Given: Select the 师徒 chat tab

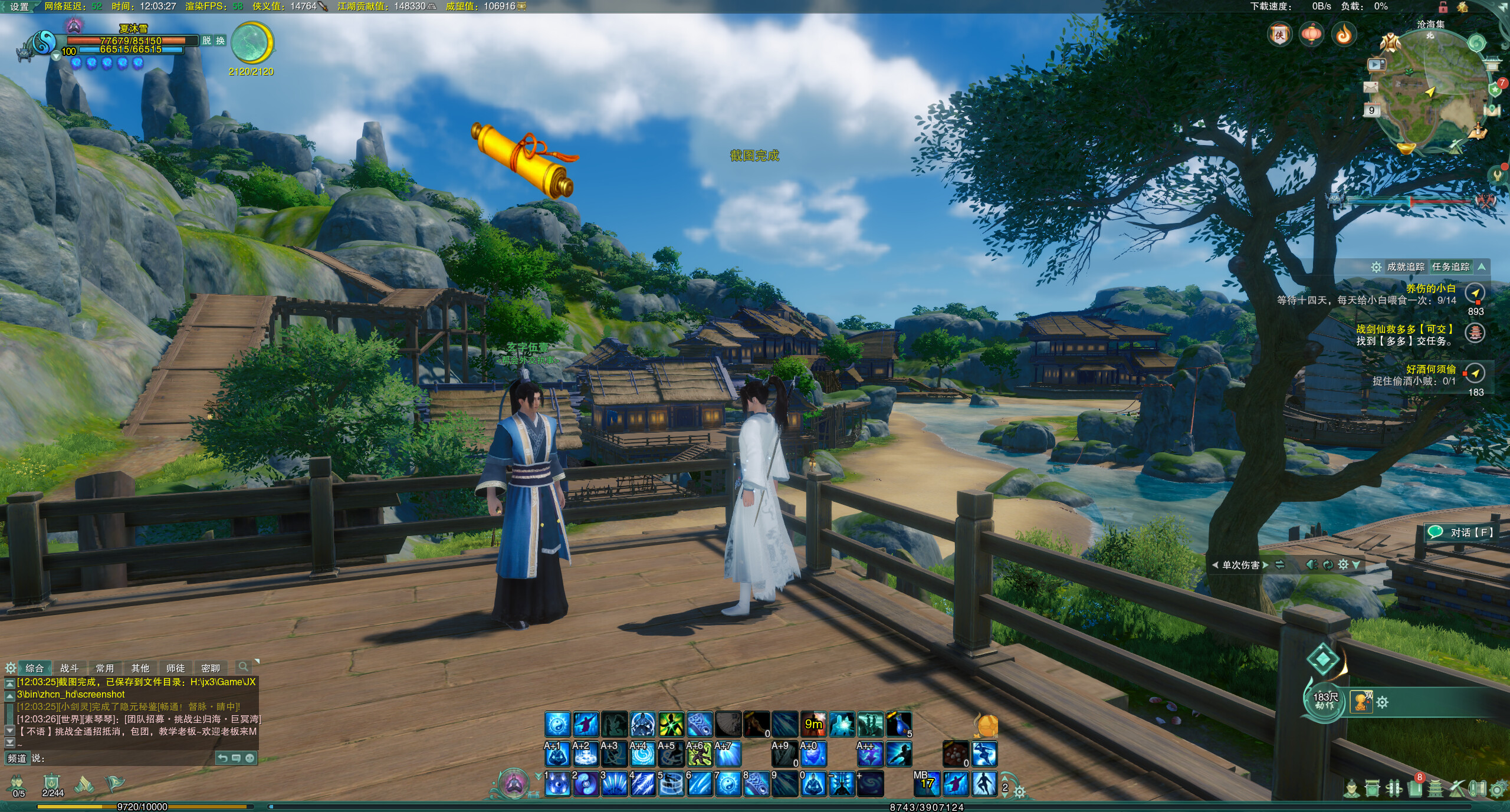Looking at the screenshot, I should pyautogui.click(x=175, y=668).
